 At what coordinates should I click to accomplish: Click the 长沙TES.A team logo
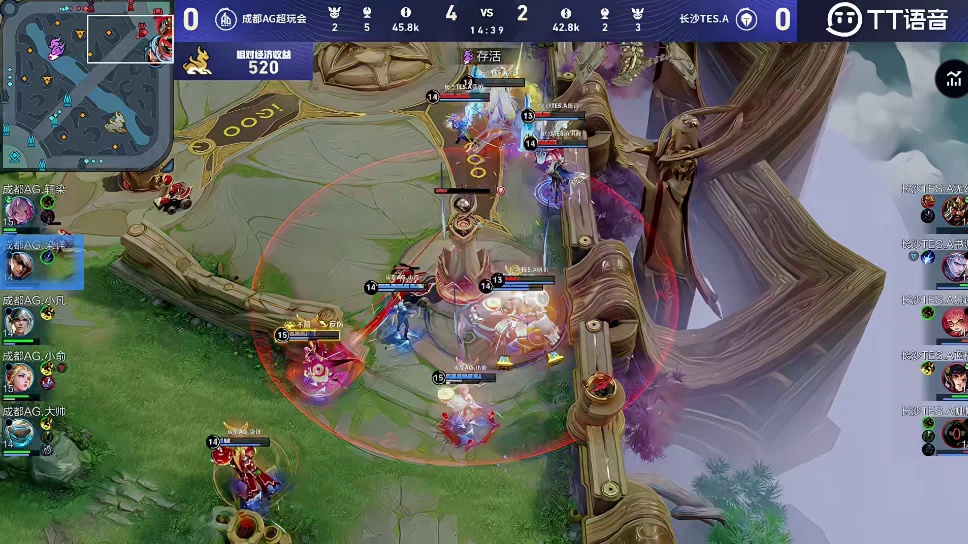(745, 19)
